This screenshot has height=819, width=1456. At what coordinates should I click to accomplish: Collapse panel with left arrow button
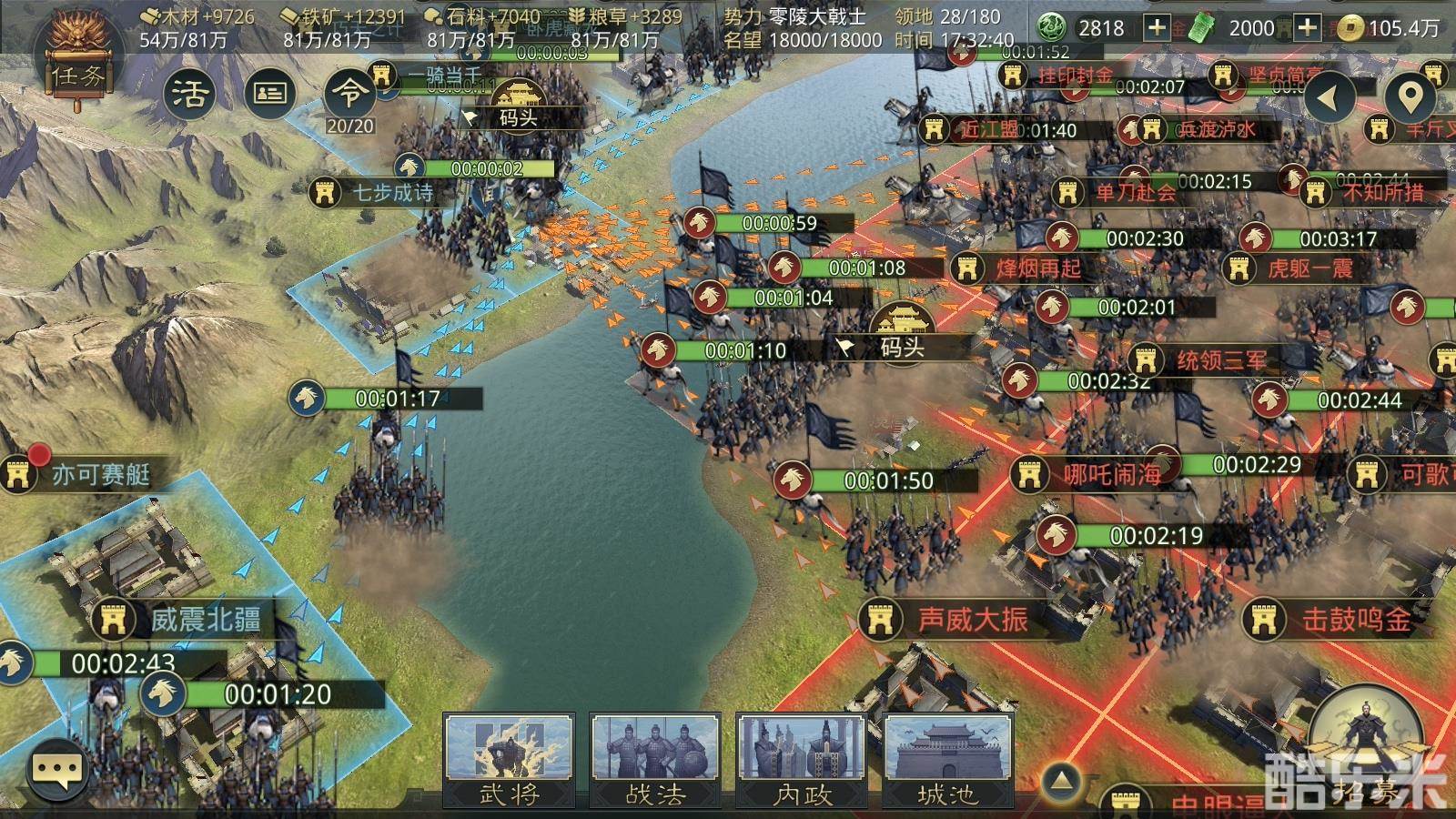1330,96
